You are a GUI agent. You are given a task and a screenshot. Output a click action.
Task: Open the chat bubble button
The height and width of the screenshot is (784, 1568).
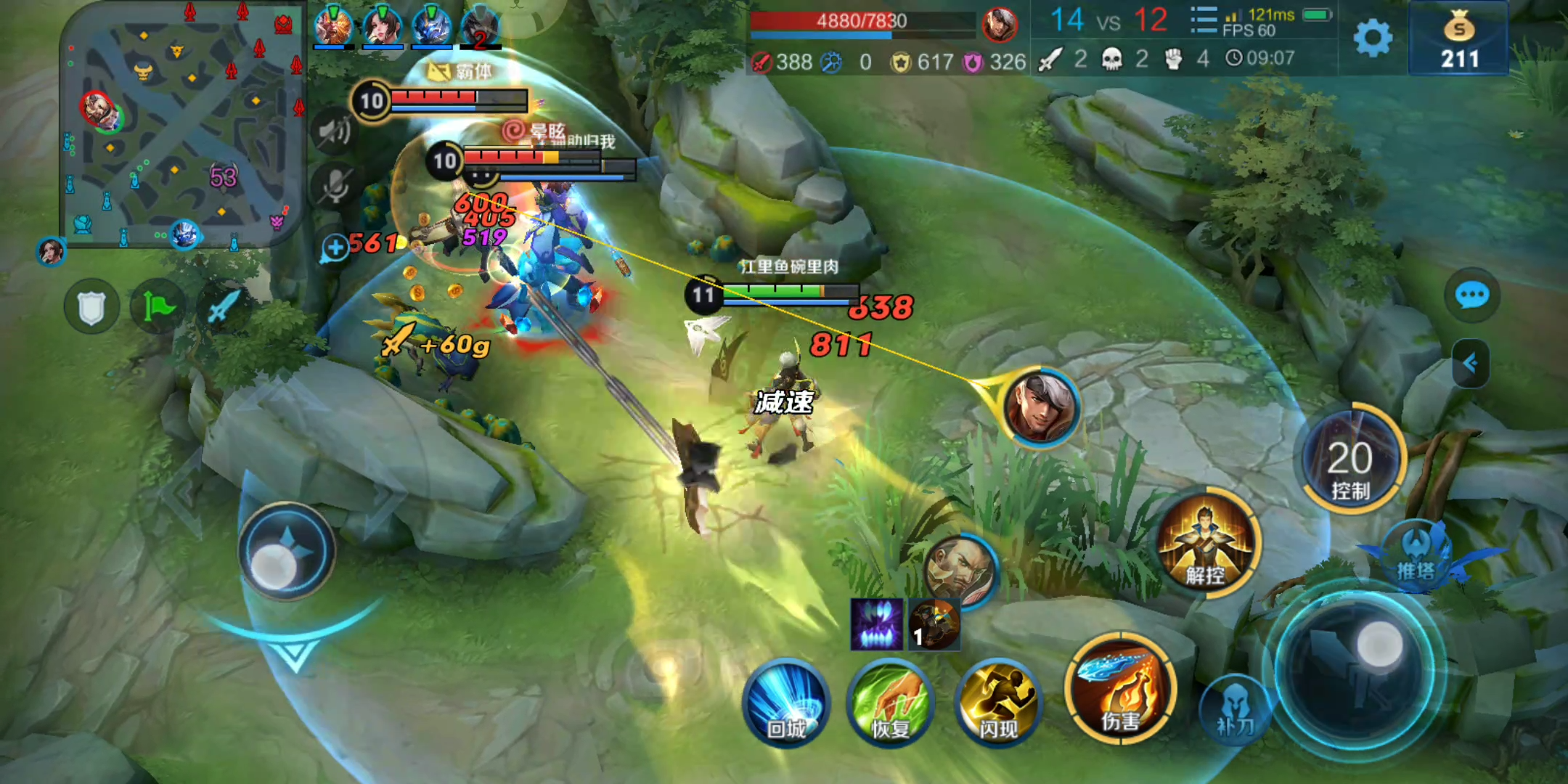click(1471, 295)
